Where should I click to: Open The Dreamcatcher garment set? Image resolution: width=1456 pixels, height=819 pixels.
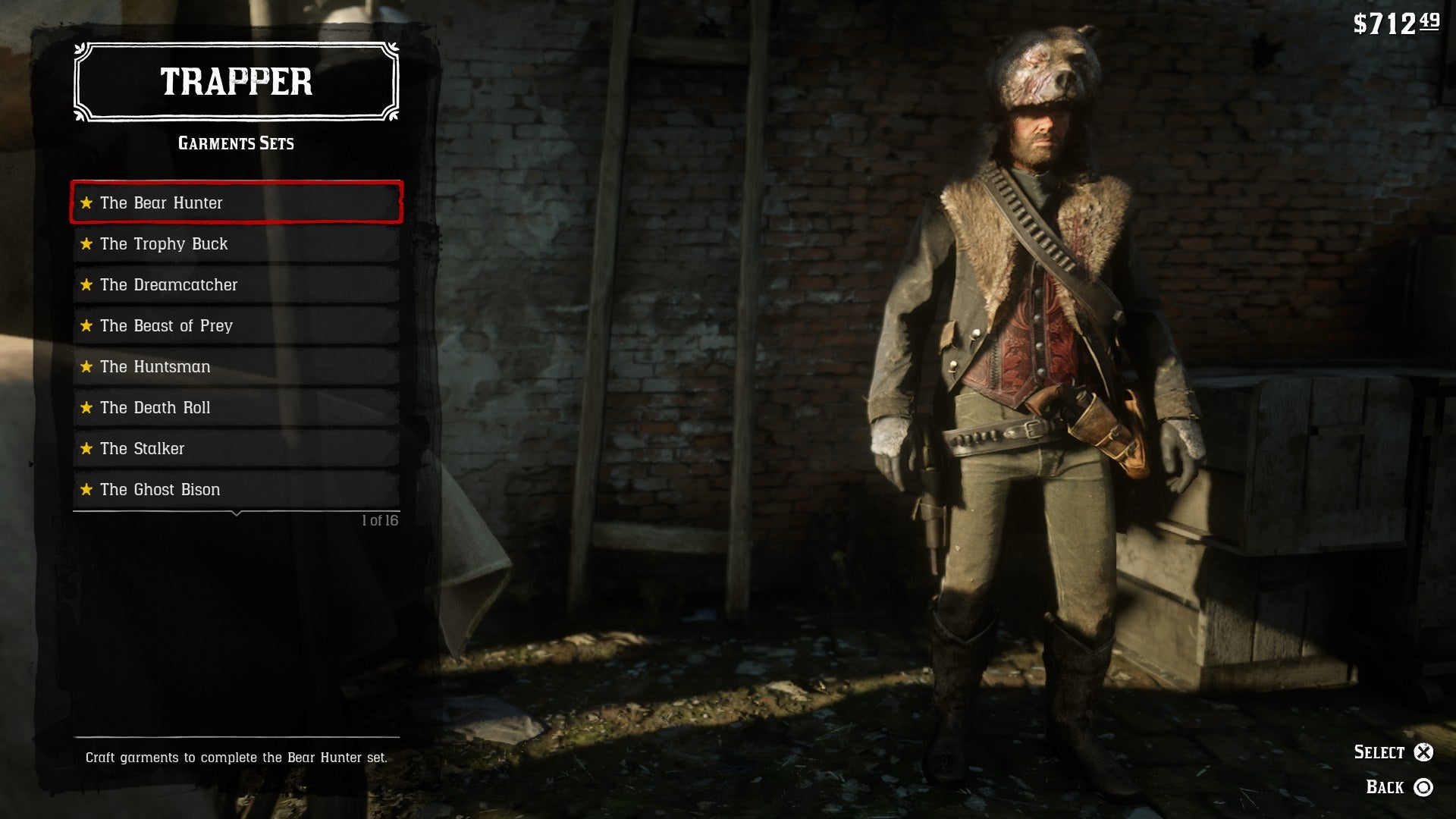(236, 284)
